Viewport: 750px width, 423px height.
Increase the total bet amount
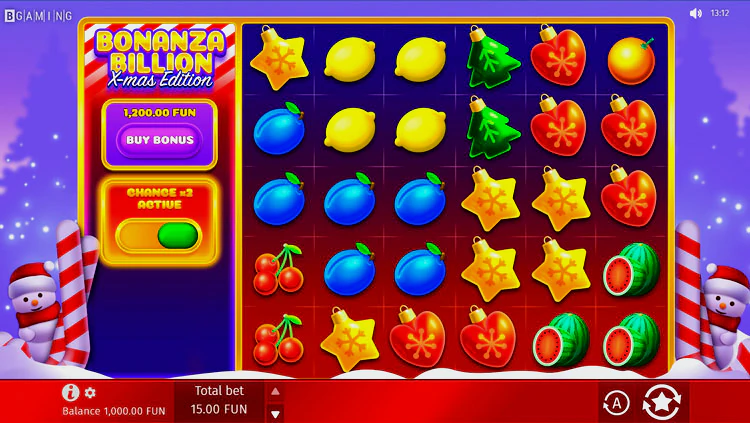click(x=276, y=391)
